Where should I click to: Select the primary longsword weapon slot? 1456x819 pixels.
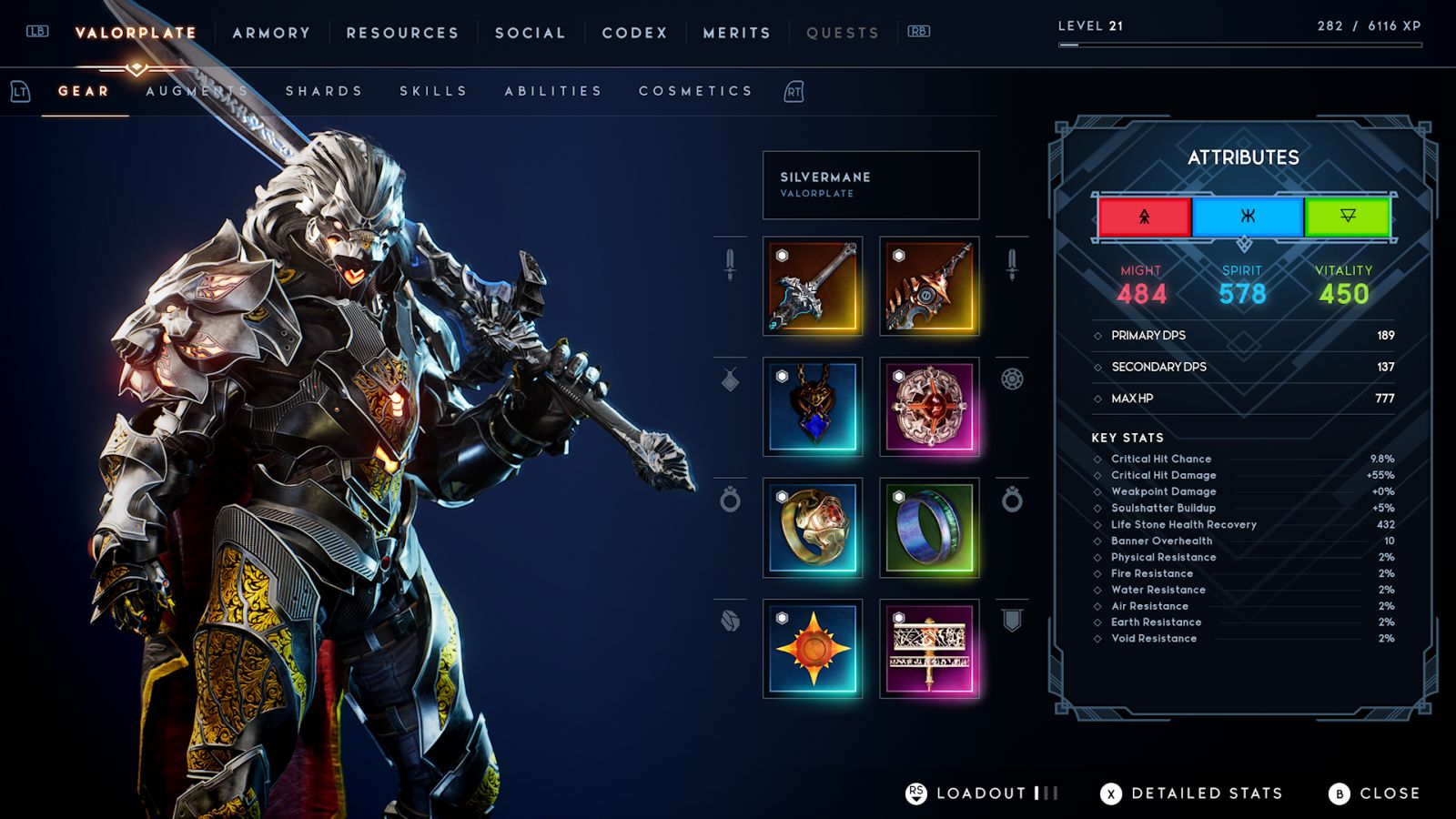point(813,287)
